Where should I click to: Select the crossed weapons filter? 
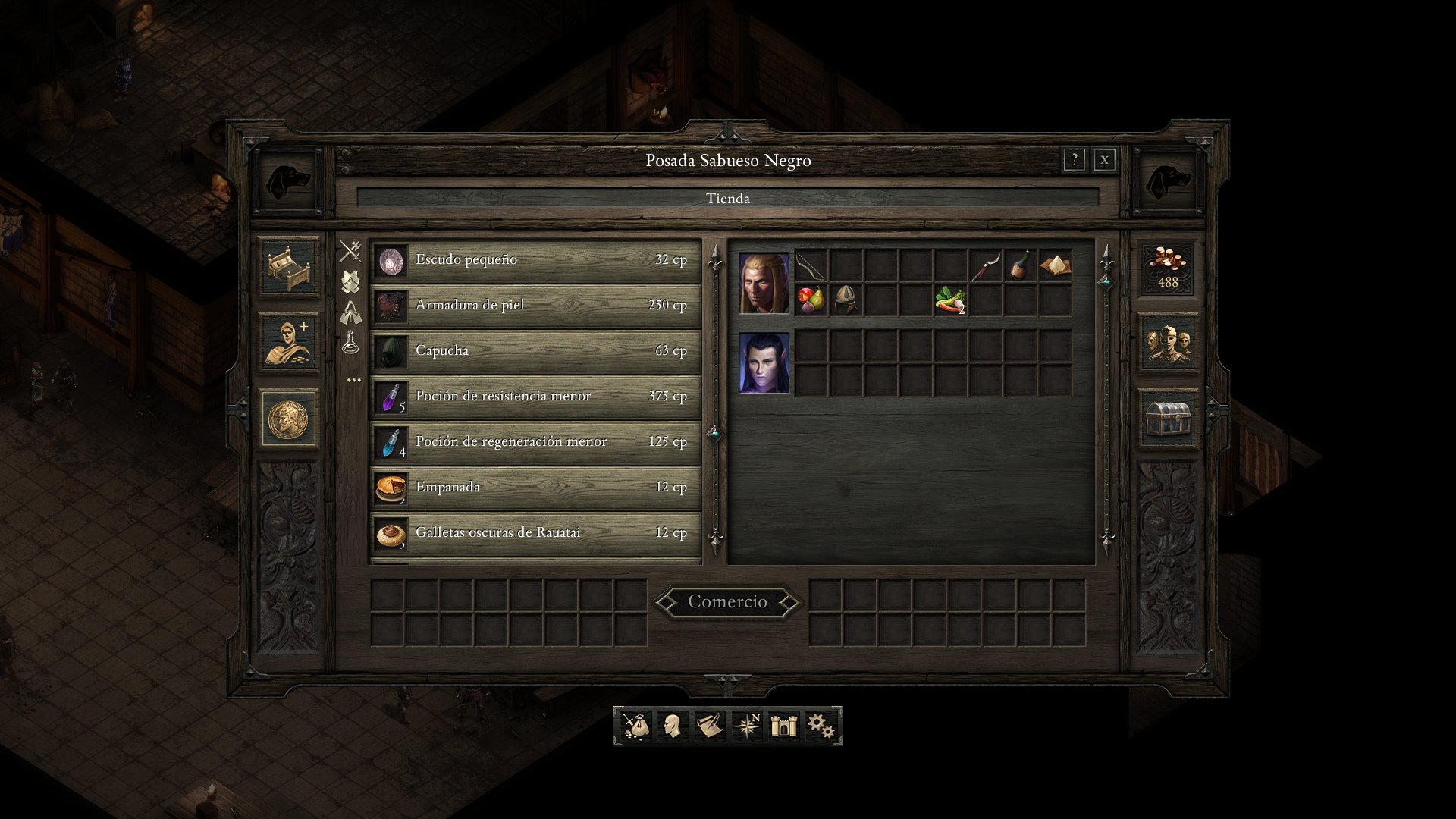click(351, 249)
